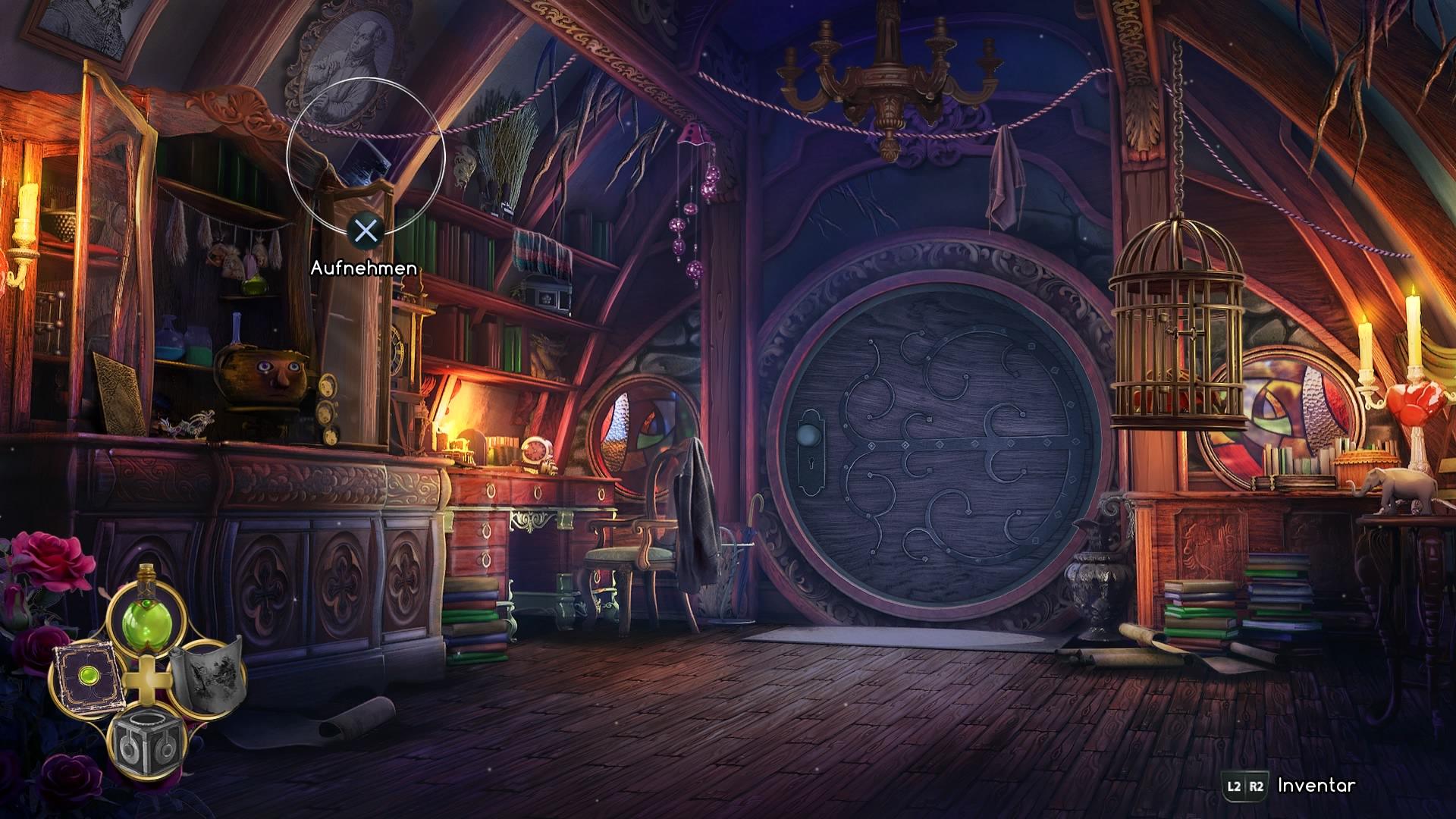Select the grey metal puzzle cube icon
Image resolution: width=1456 pixels, height=819 pixels.
(146, 743)
